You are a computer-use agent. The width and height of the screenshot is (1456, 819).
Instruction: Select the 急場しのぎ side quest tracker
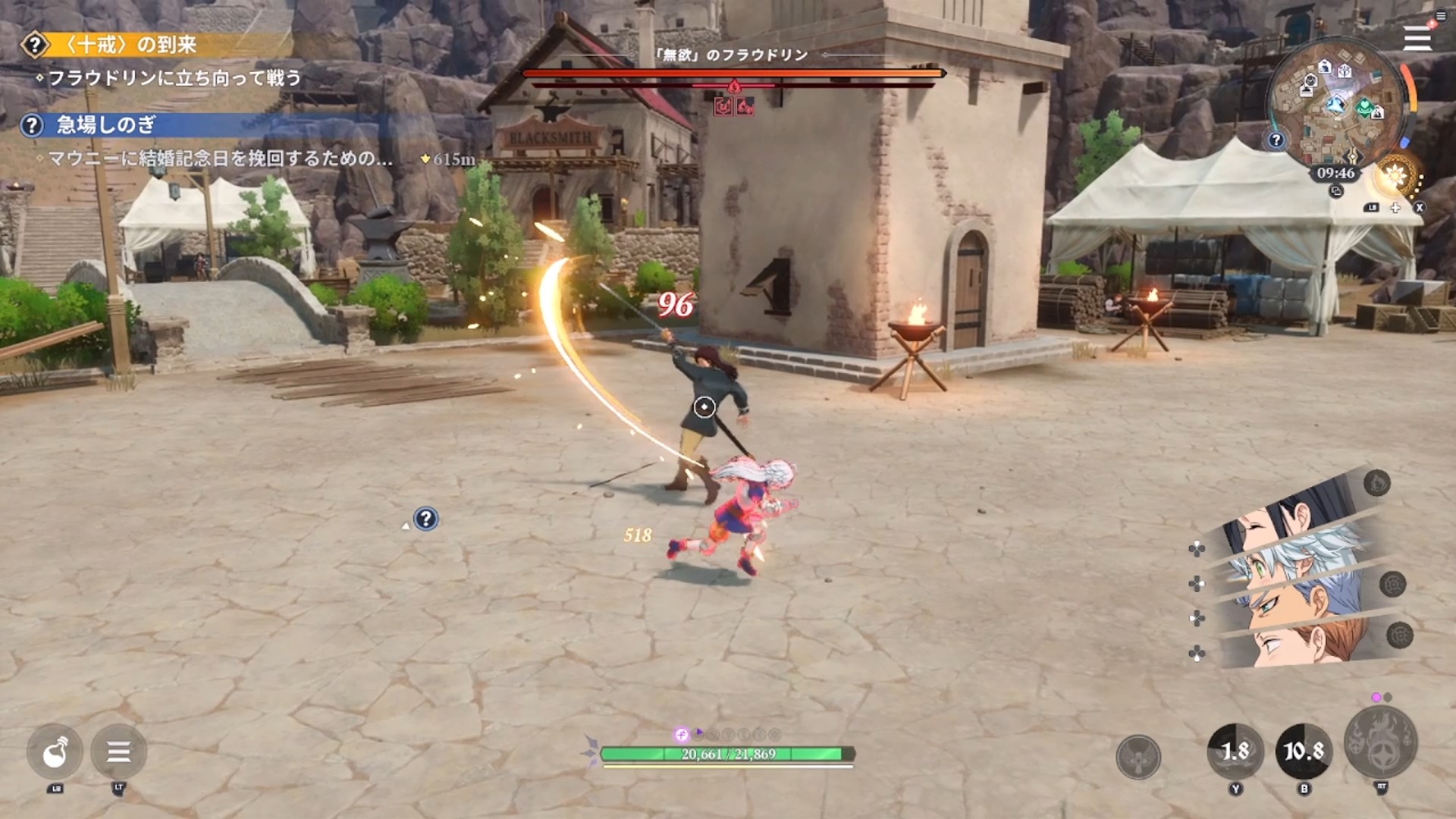(106, 125)
